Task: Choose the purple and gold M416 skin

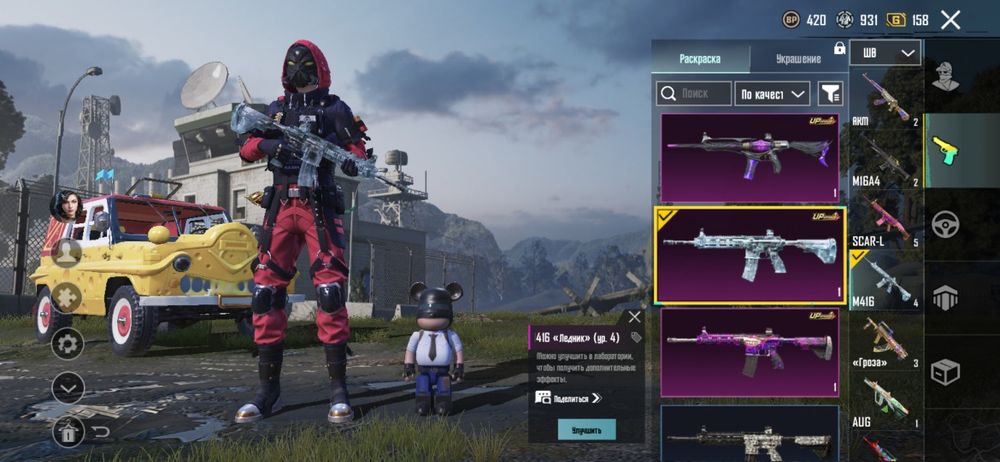Action: tap(750, 352)
